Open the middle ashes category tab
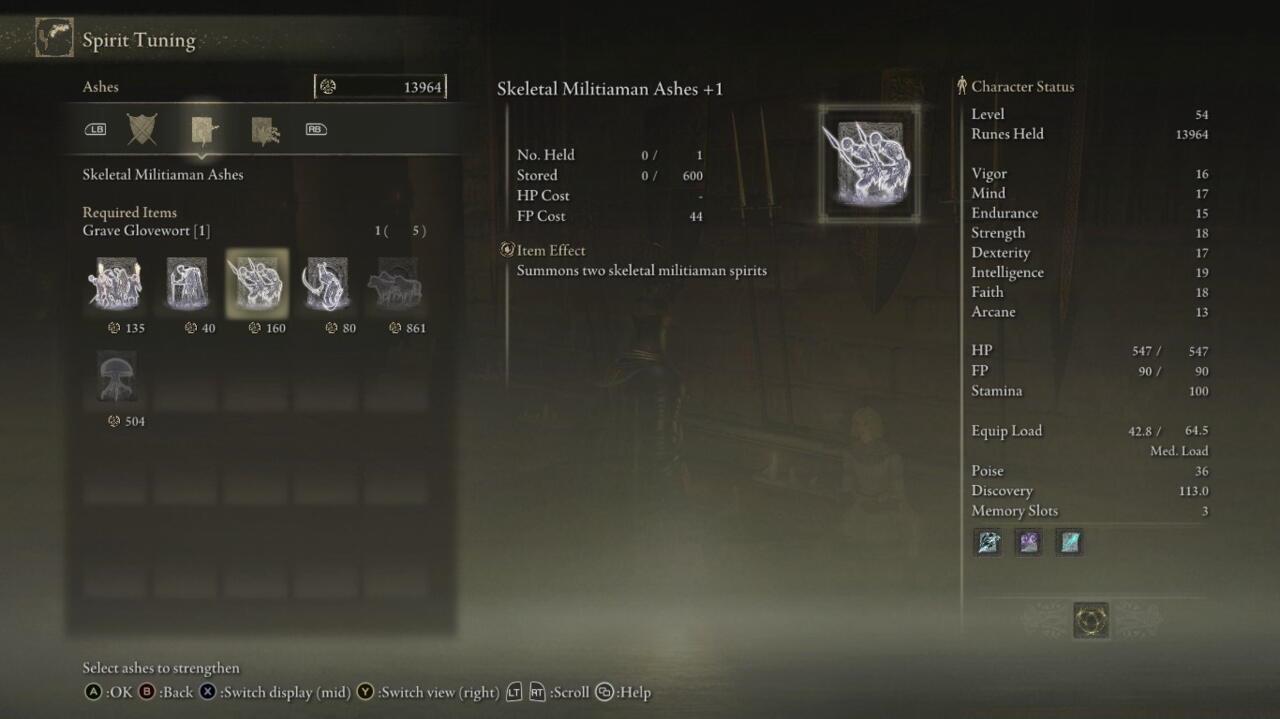 tap(204, 130)
